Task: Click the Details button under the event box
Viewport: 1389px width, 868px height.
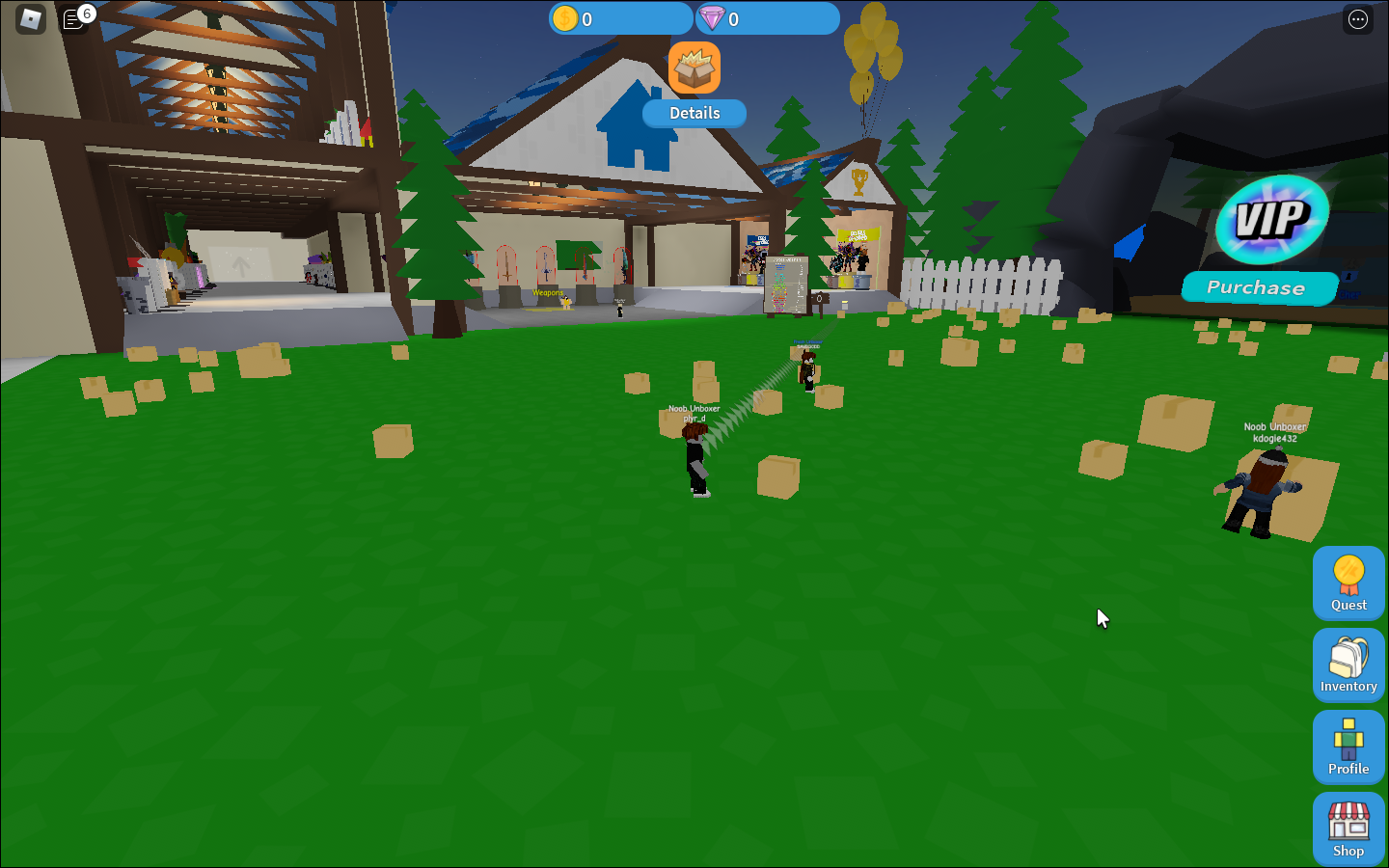Action: pos(694,113)
